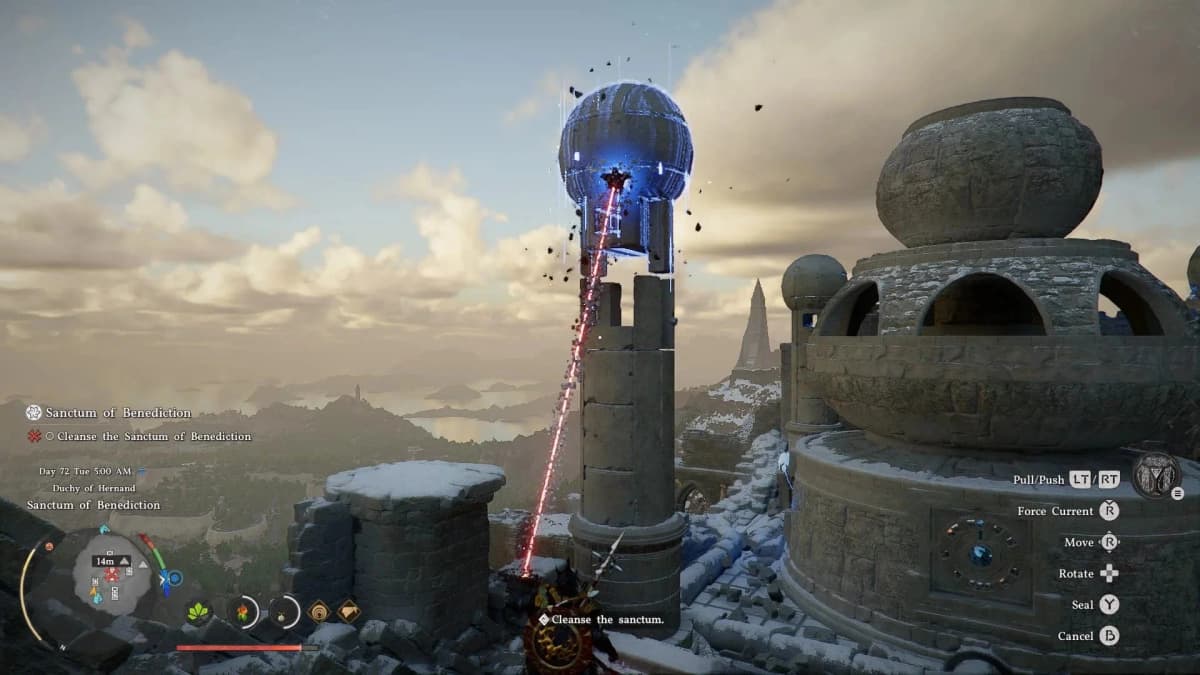Select the last diamond-shaped icon in the skill row
This screenshot has height=675, width=1200.
click(348, 611)
